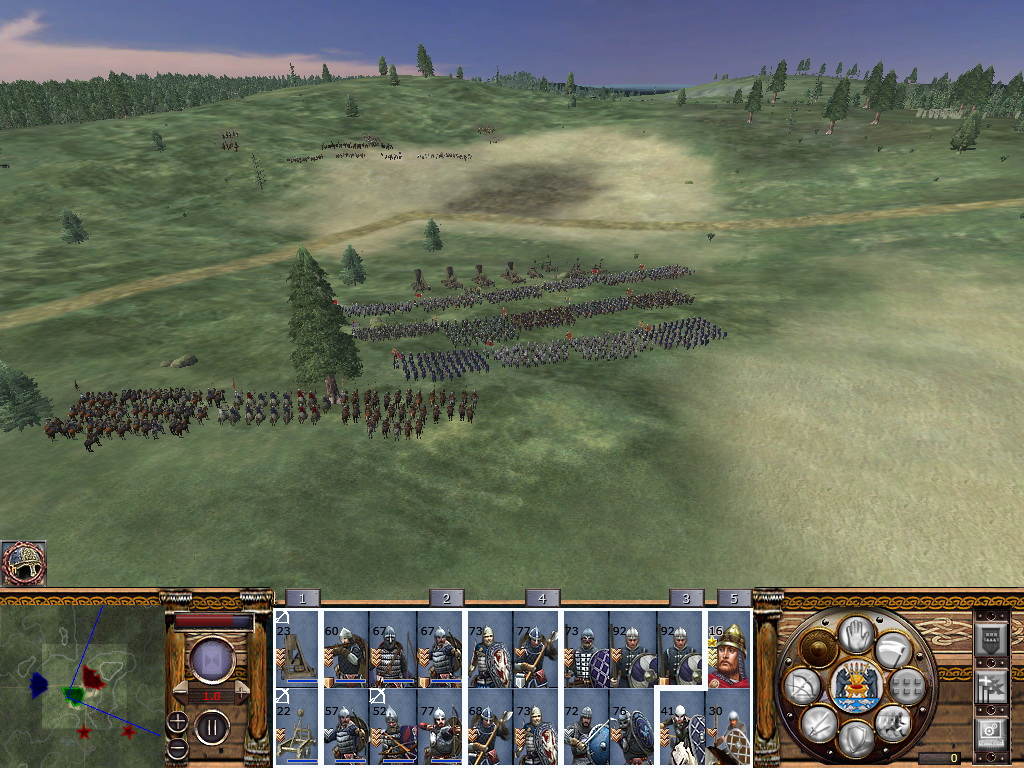Toggle guard mode shield icon
Viewport: 1024px width, 768px height.
click(x=855, y=740)
